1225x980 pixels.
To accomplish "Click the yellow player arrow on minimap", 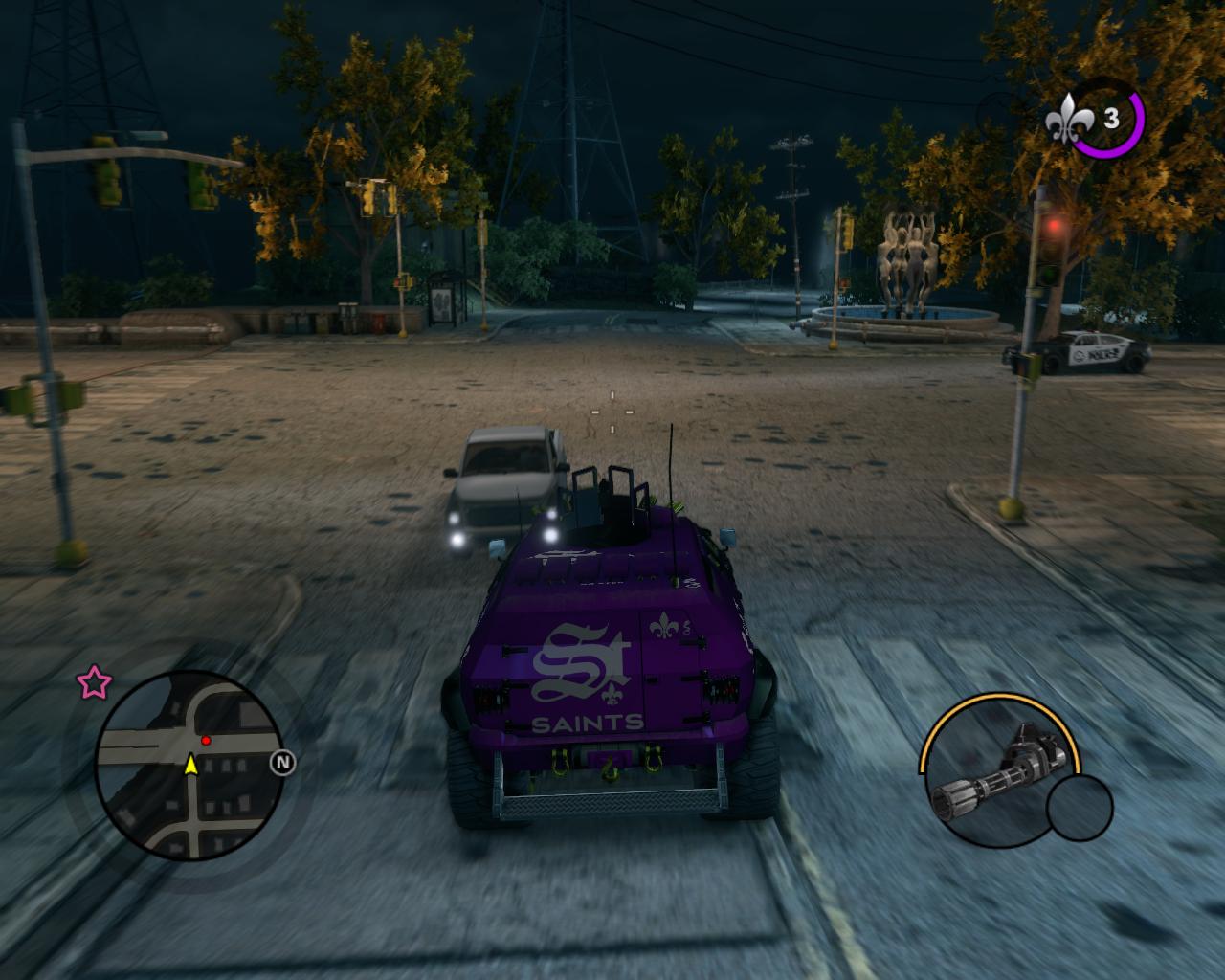I will tap(190, 764).
